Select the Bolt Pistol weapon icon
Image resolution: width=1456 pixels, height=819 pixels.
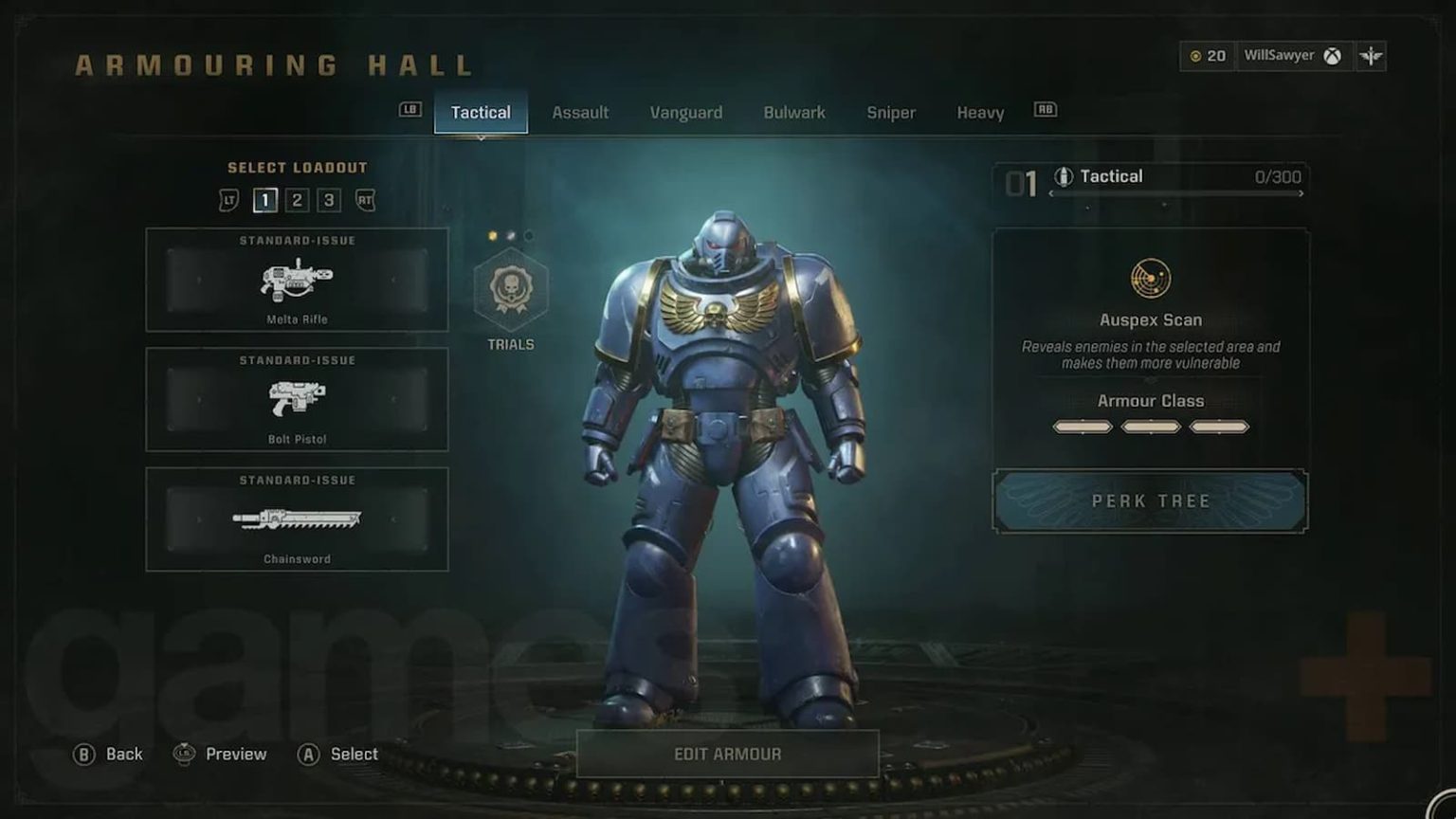296,398
